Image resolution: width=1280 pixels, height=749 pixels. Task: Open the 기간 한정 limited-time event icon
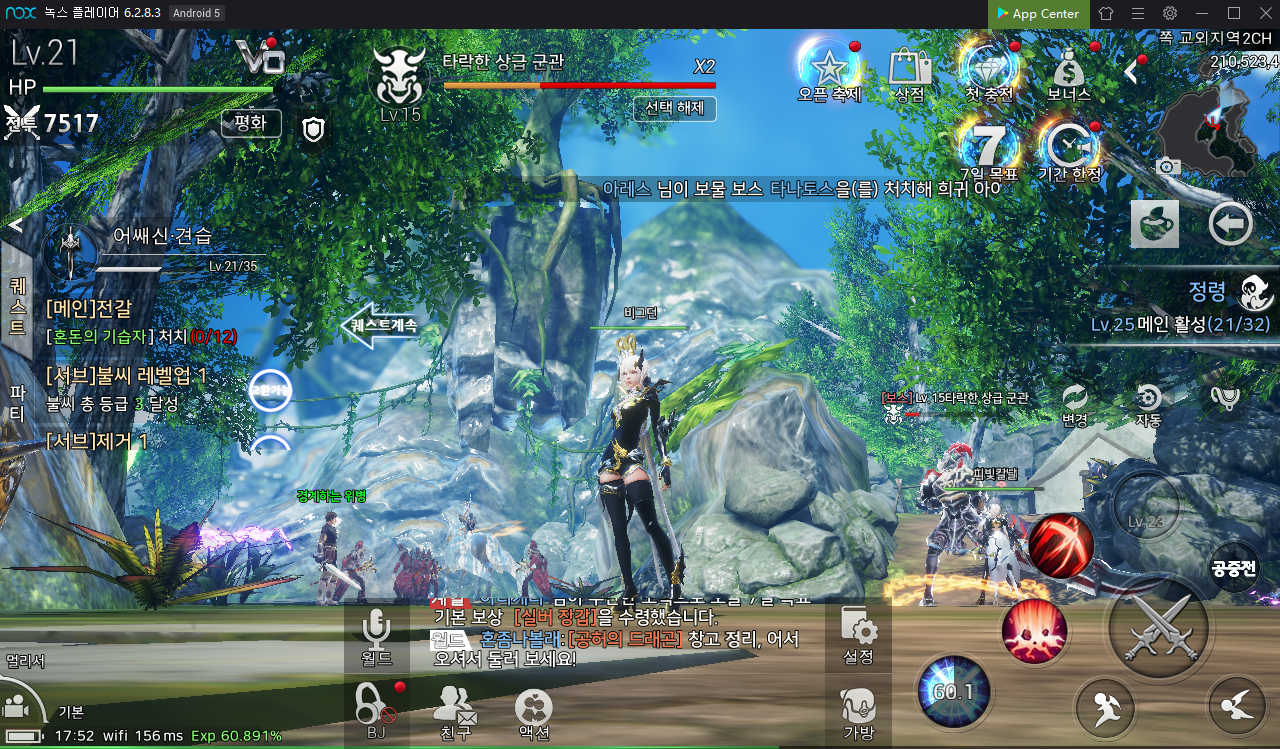coord(1069,148)
